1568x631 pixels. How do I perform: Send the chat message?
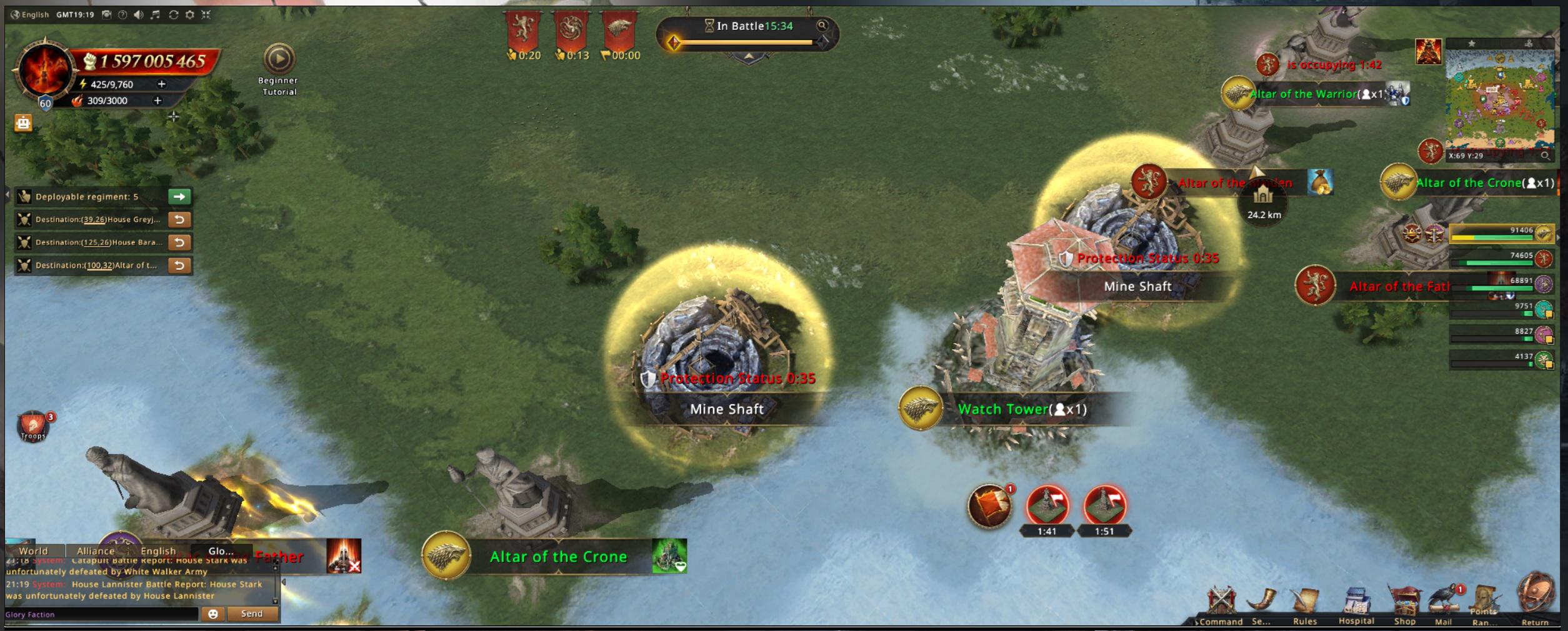[x=252, y=614]
